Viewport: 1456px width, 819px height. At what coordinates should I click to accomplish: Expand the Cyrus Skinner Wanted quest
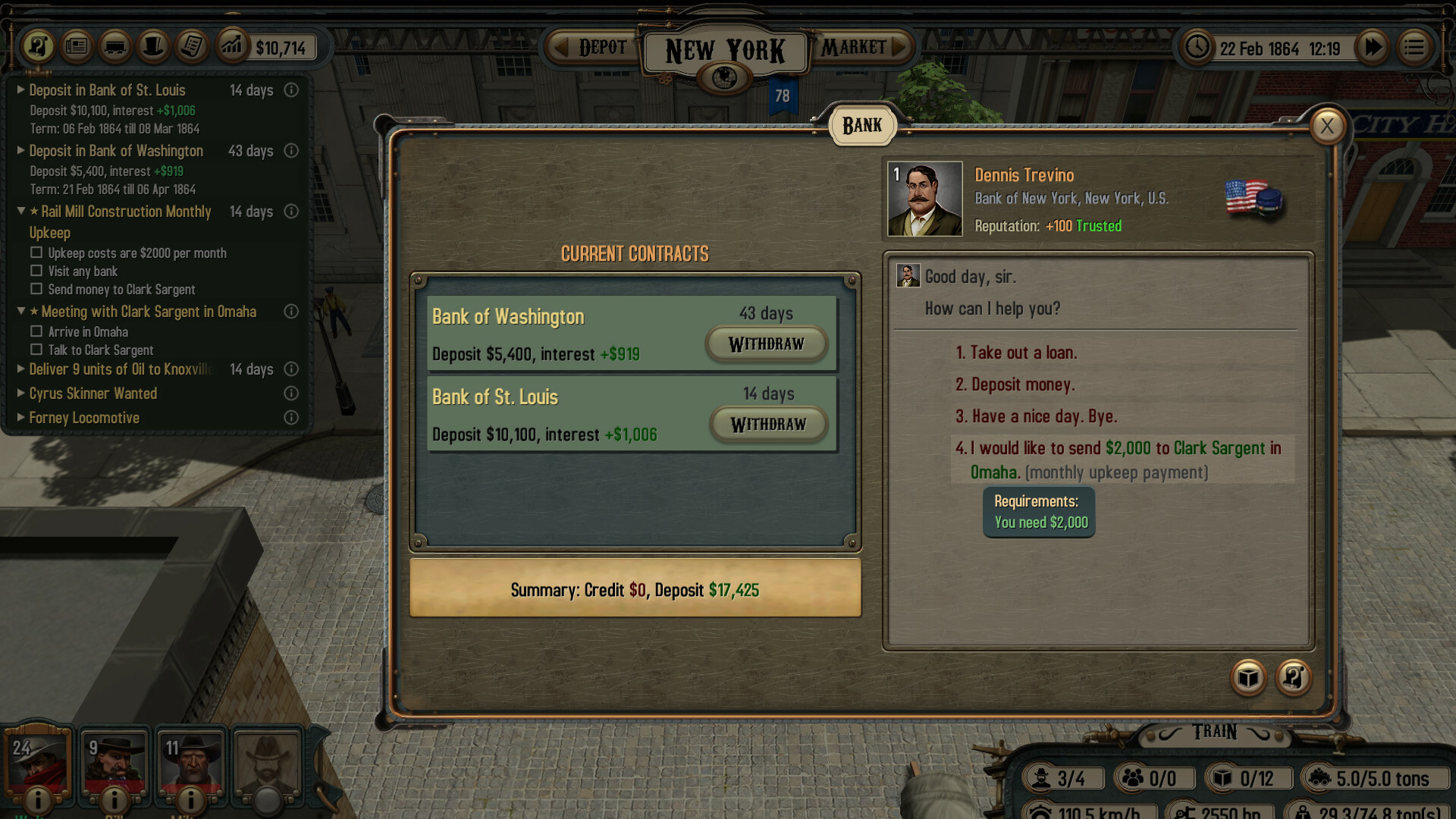(20, 393)
